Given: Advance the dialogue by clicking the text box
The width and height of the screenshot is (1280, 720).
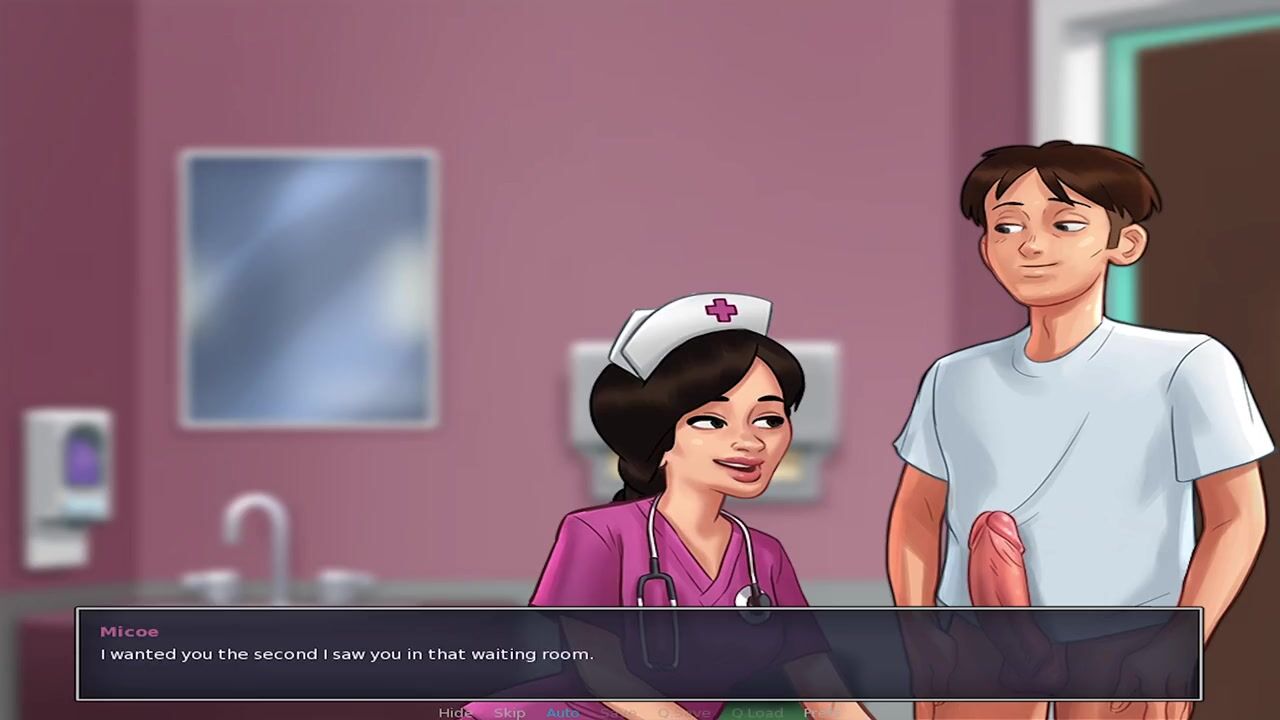Looking at the screenshot, I should pos(640,654).
